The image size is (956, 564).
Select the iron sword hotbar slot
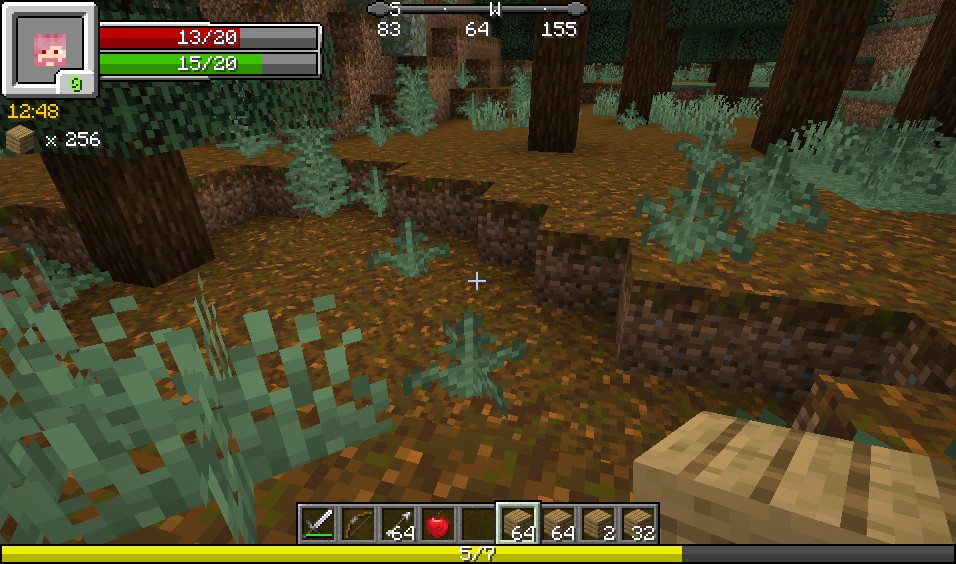pos(318,523)
